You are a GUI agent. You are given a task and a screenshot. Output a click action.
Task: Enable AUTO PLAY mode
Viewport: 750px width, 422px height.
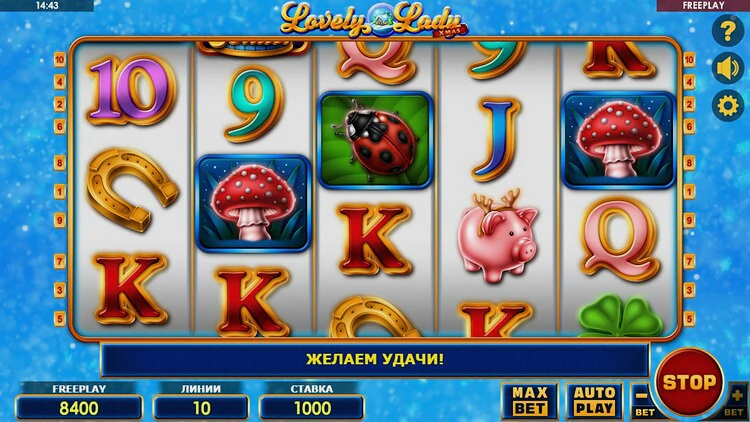point(593,401)
